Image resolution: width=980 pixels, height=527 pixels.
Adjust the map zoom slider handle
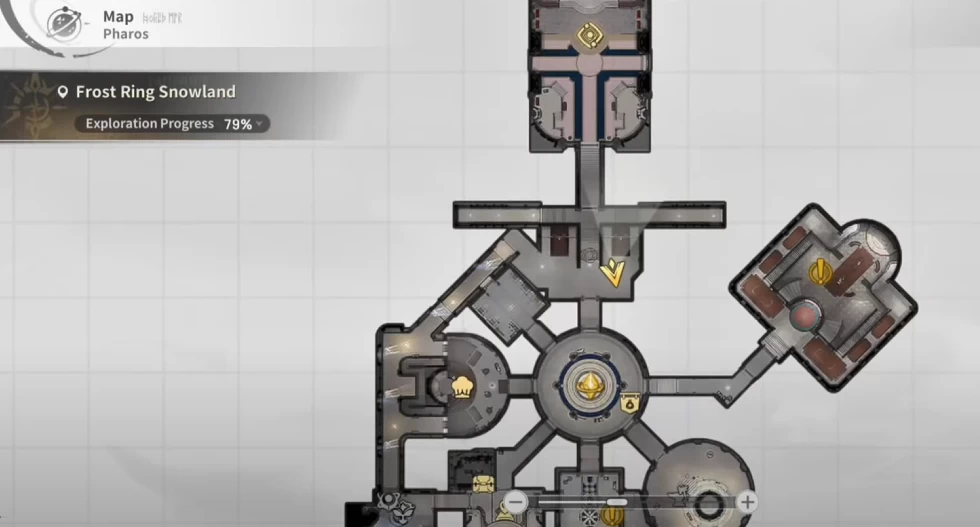(617, 502)
